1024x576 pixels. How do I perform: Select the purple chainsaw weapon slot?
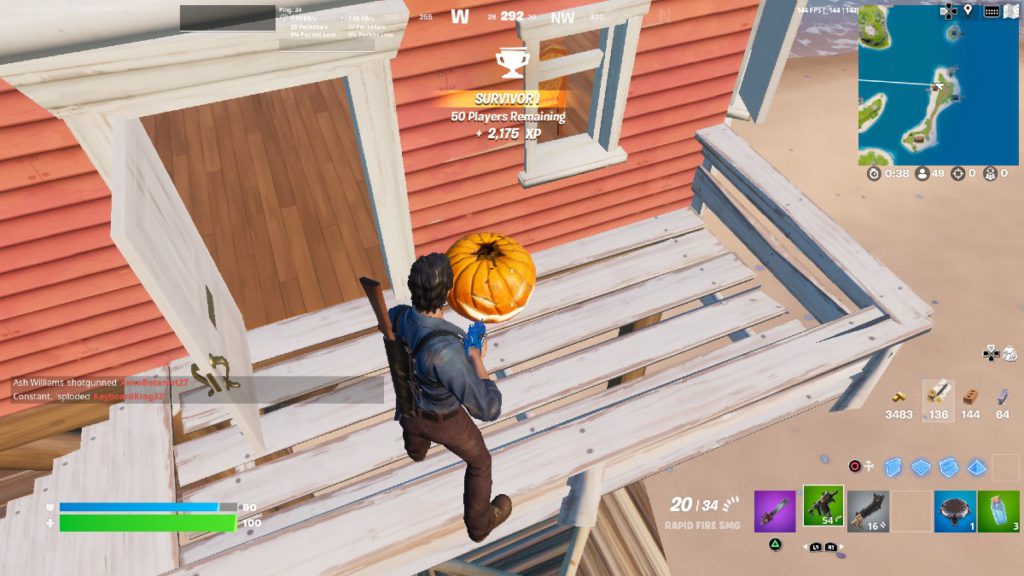(774, 510)
